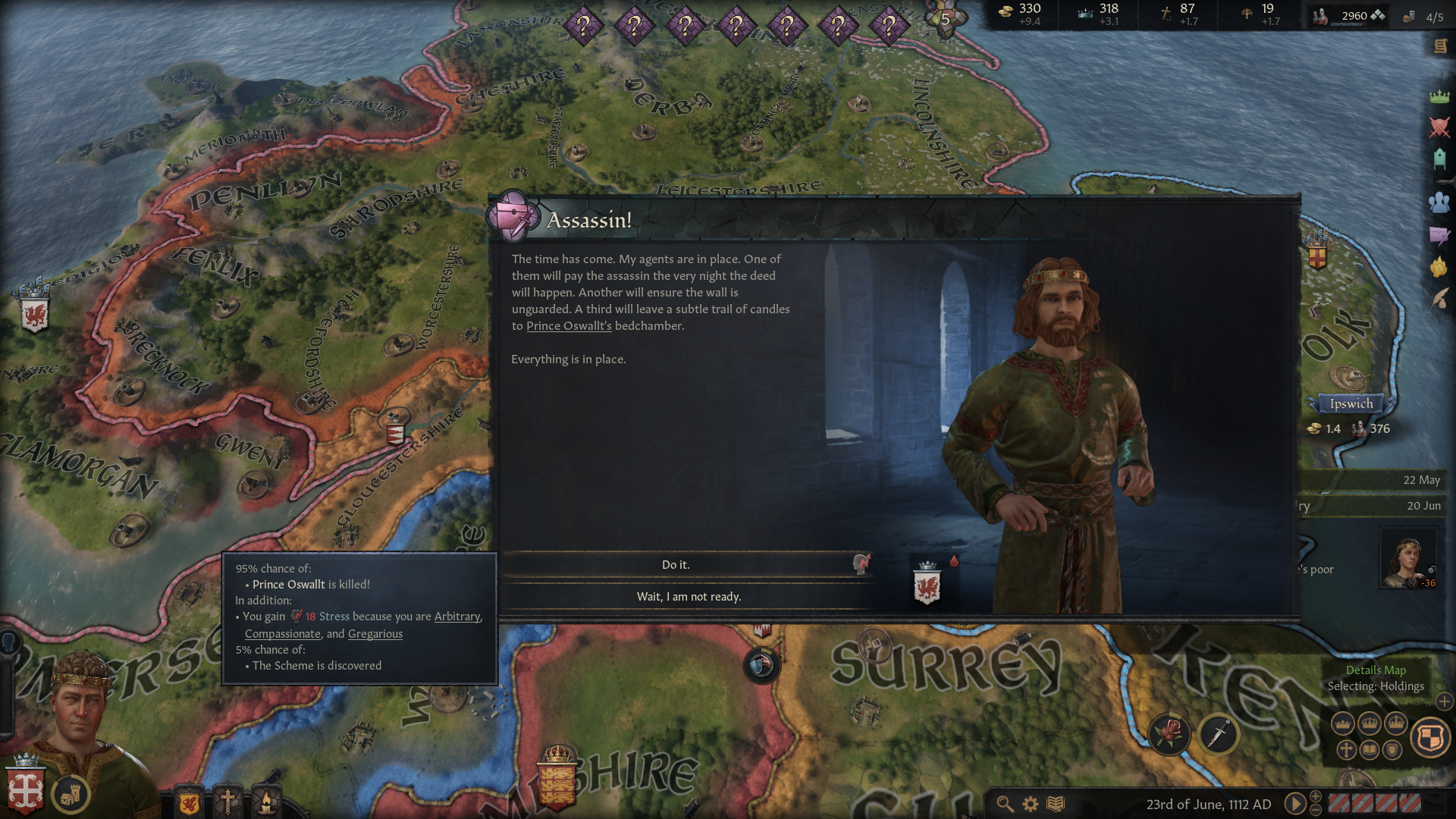Open the court menu people icon
Viewport: 1456px width, 819px height.
1439,202
